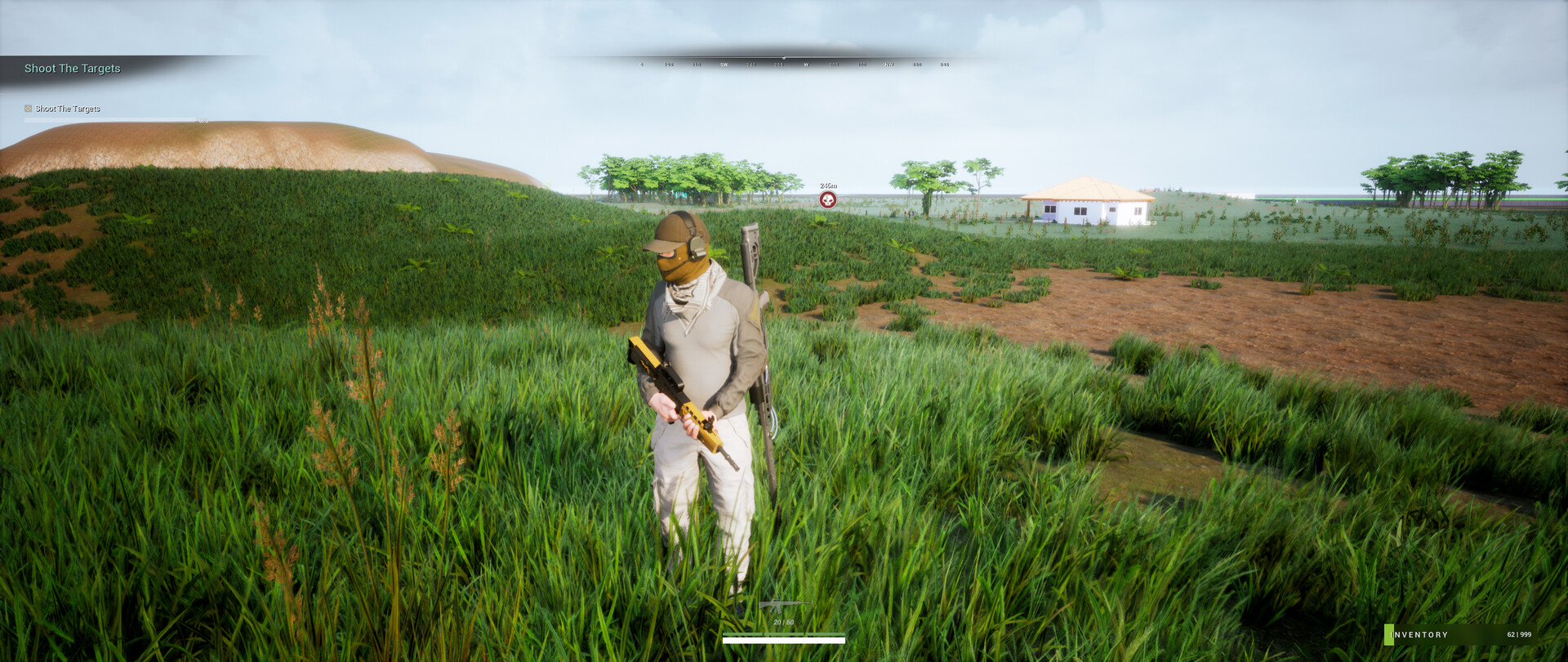
Task: Click the compass needle marker at top center
Action: pos(786,56)
